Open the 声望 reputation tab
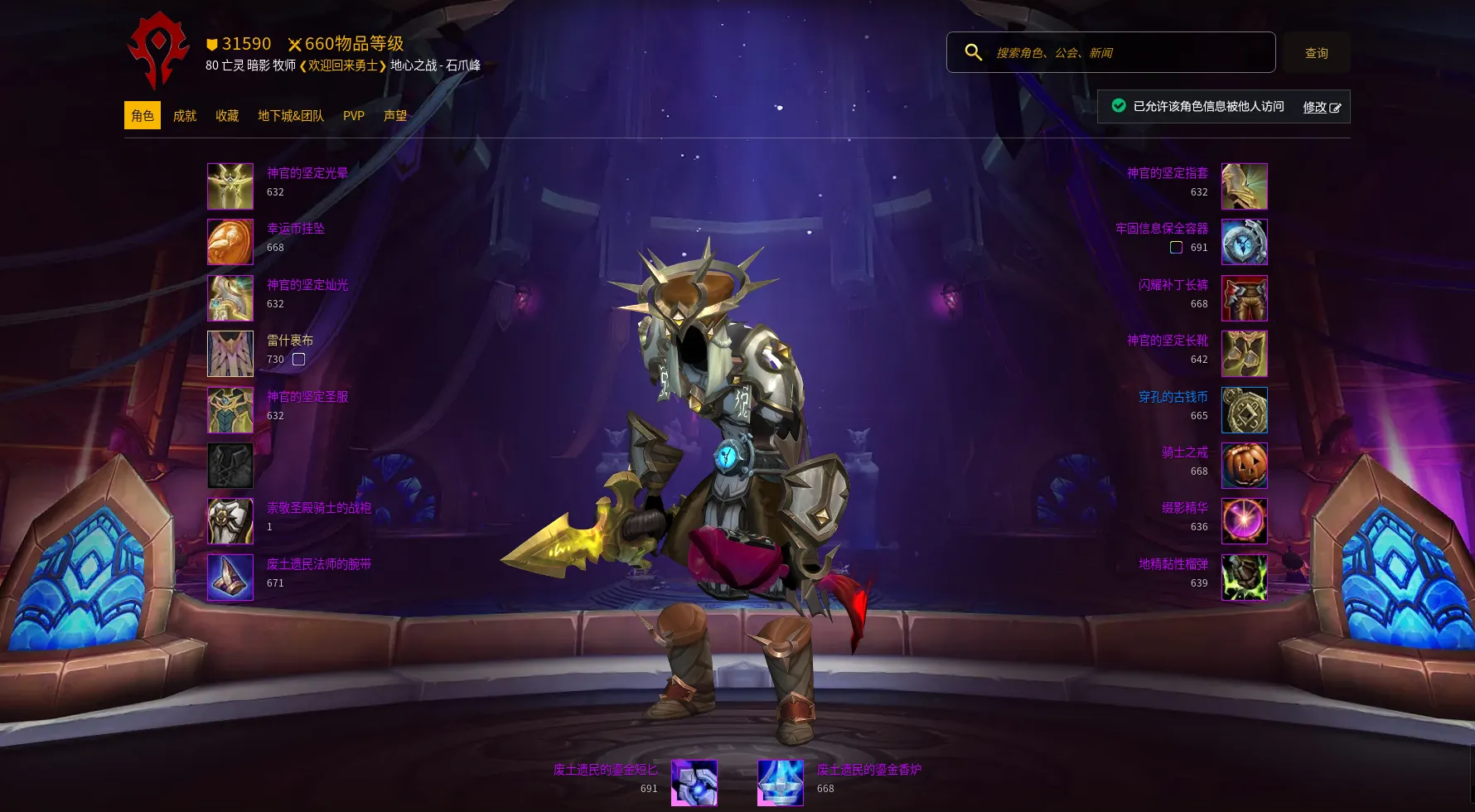This screenshot has width=1475, height=812. tap(395, 116)
